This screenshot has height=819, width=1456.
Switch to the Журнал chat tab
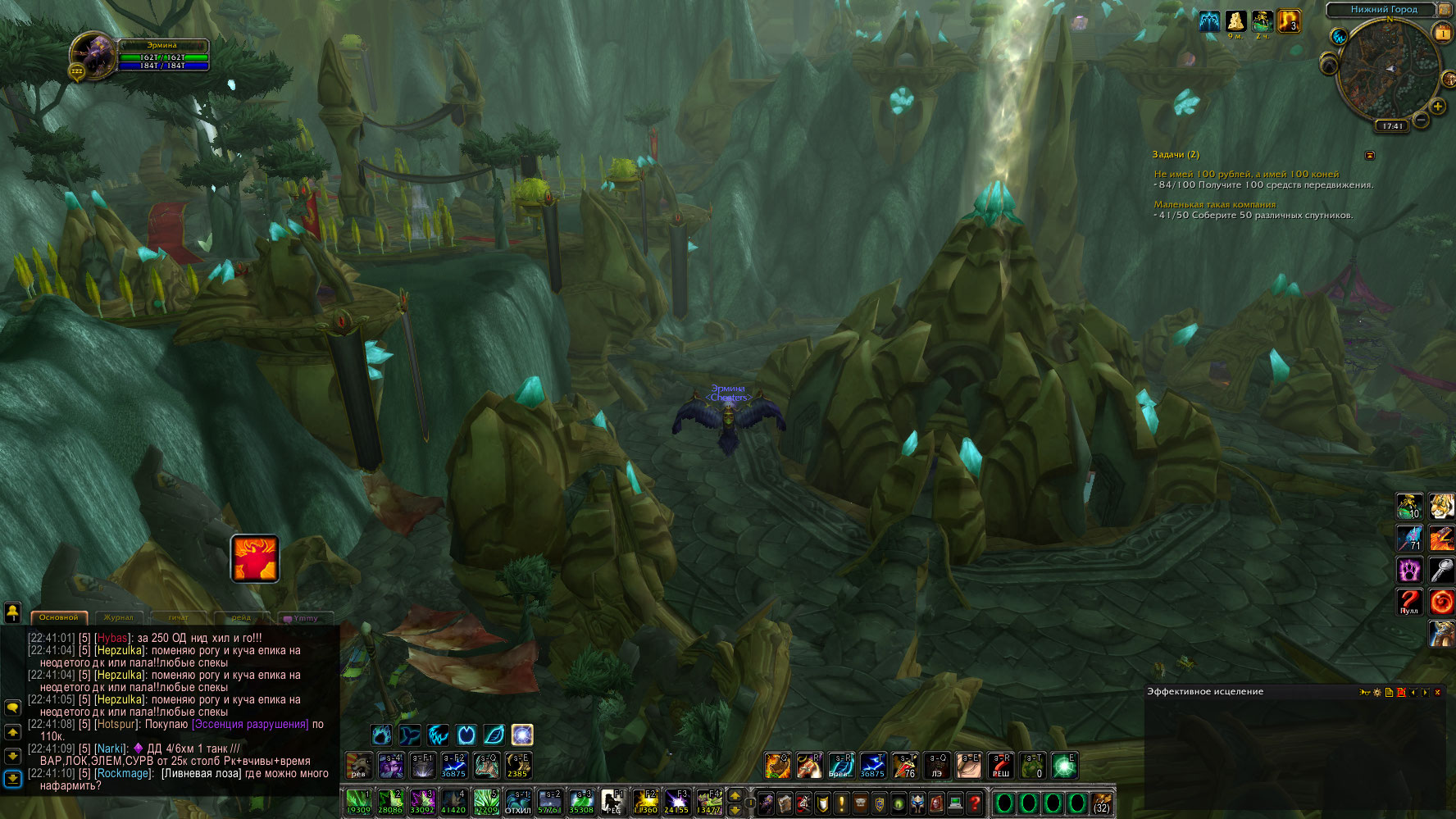118,617
